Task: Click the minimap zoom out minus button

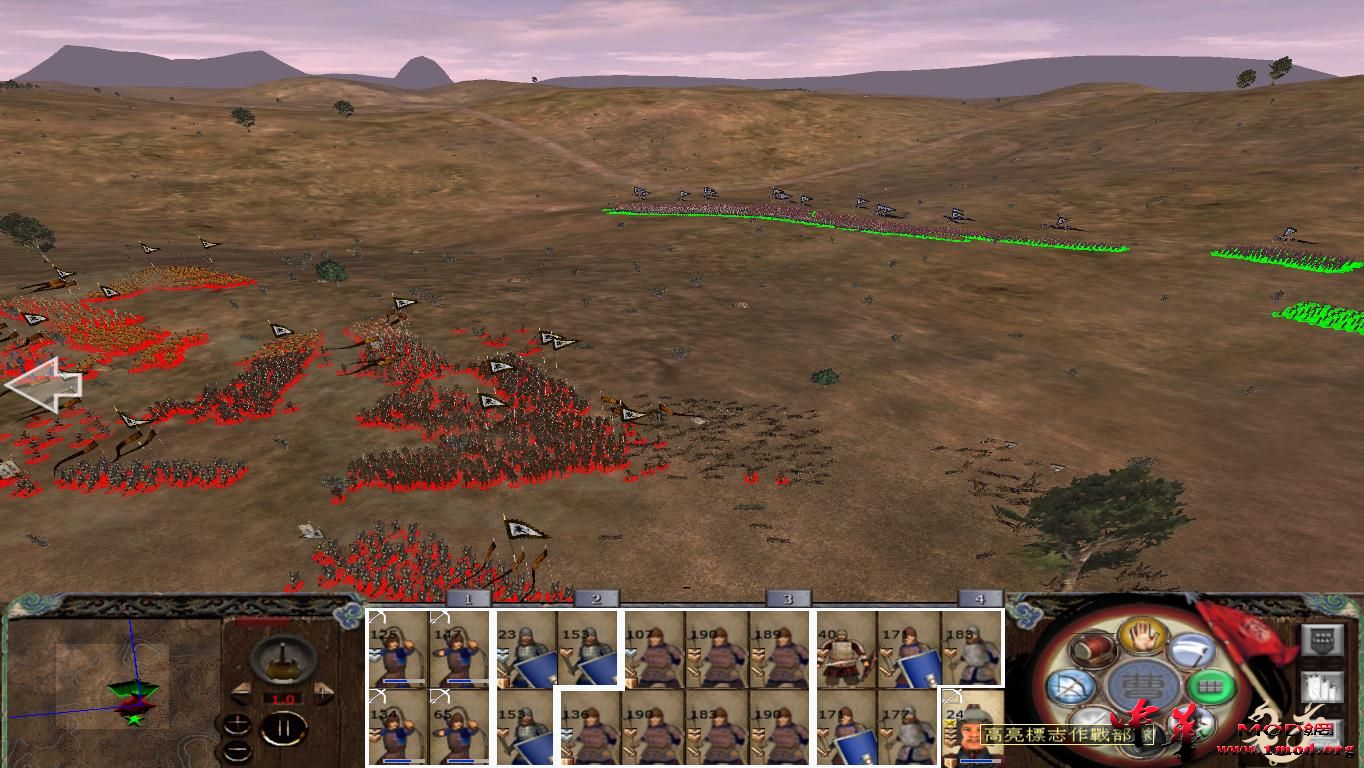Action: [237, 750]
